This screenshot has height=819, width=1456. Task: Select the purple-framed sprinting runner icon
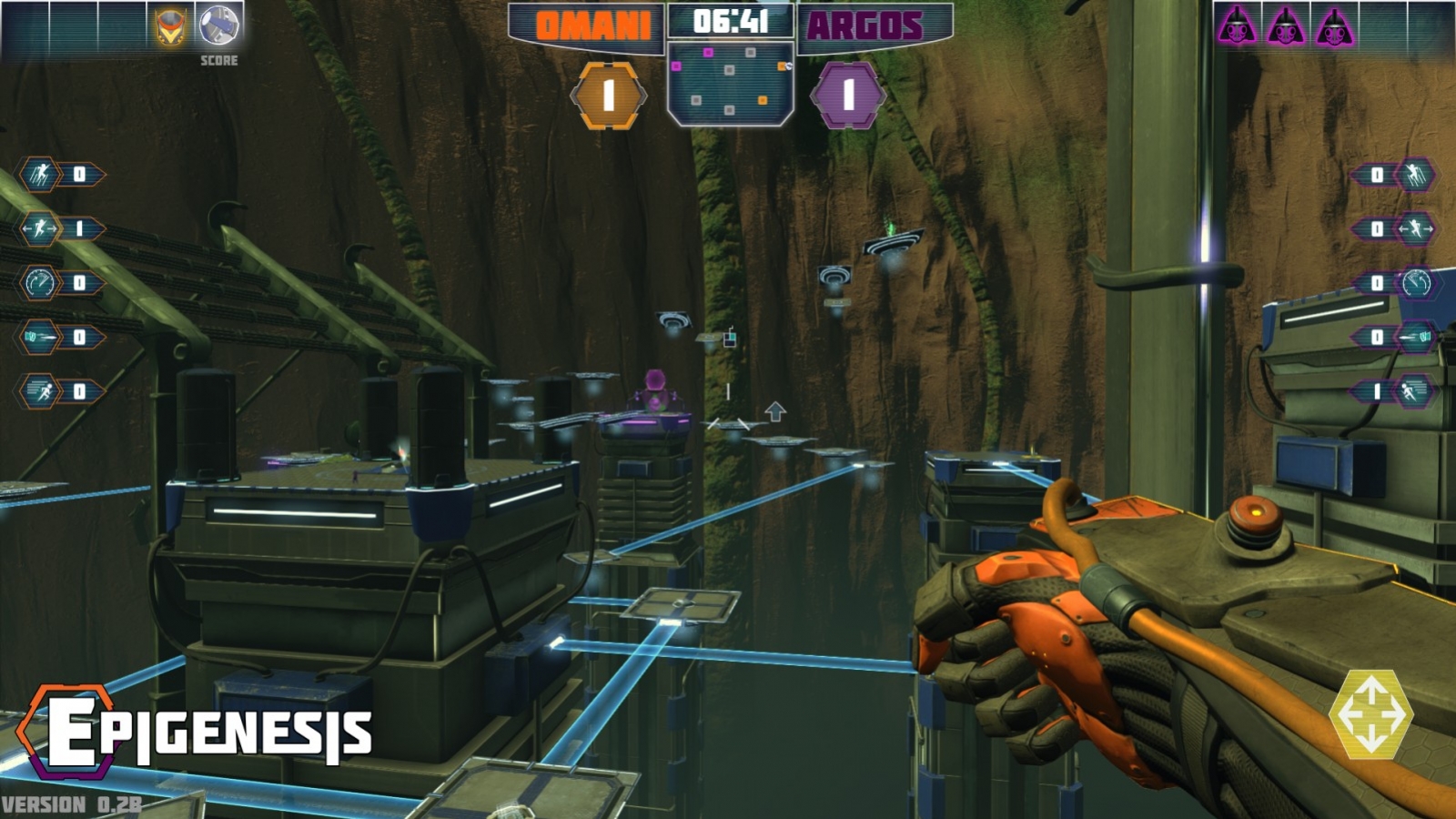[x=1415, y=391]
